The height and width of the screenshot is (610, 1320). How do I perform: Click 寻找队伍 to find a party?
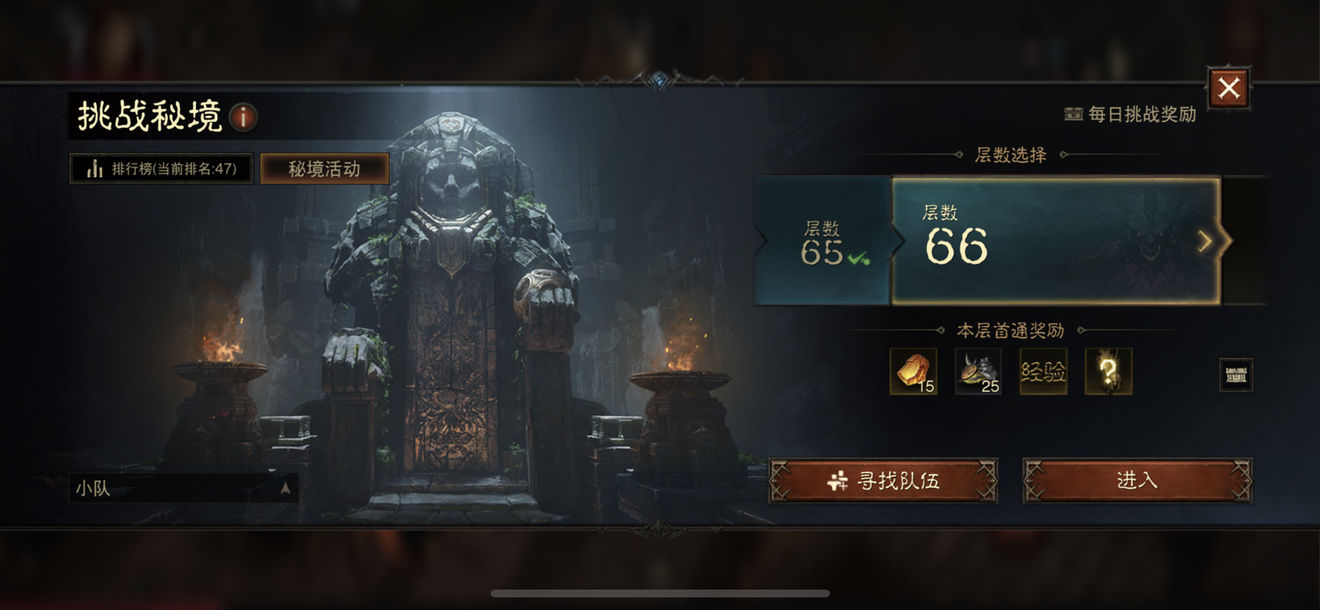[x=883, y=481]
